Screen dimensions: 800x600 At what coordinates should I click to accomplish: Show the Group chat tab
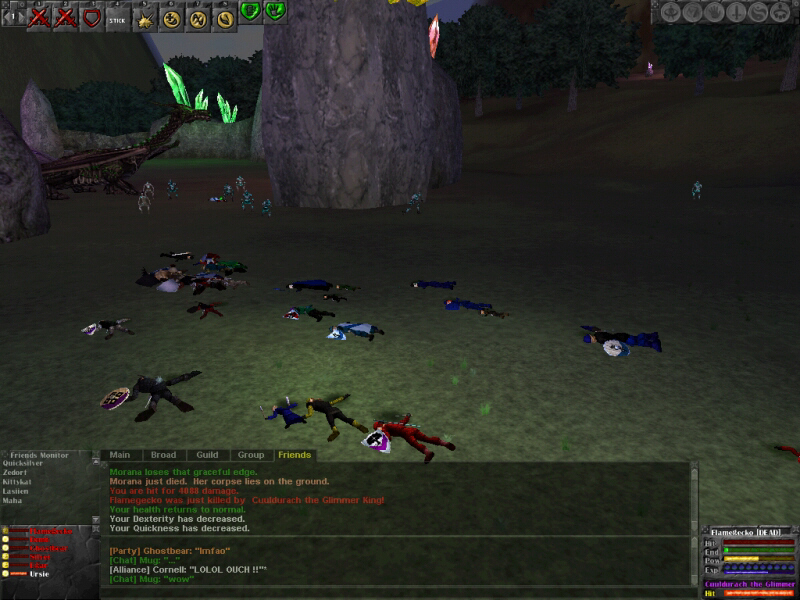tap(250, 455)
